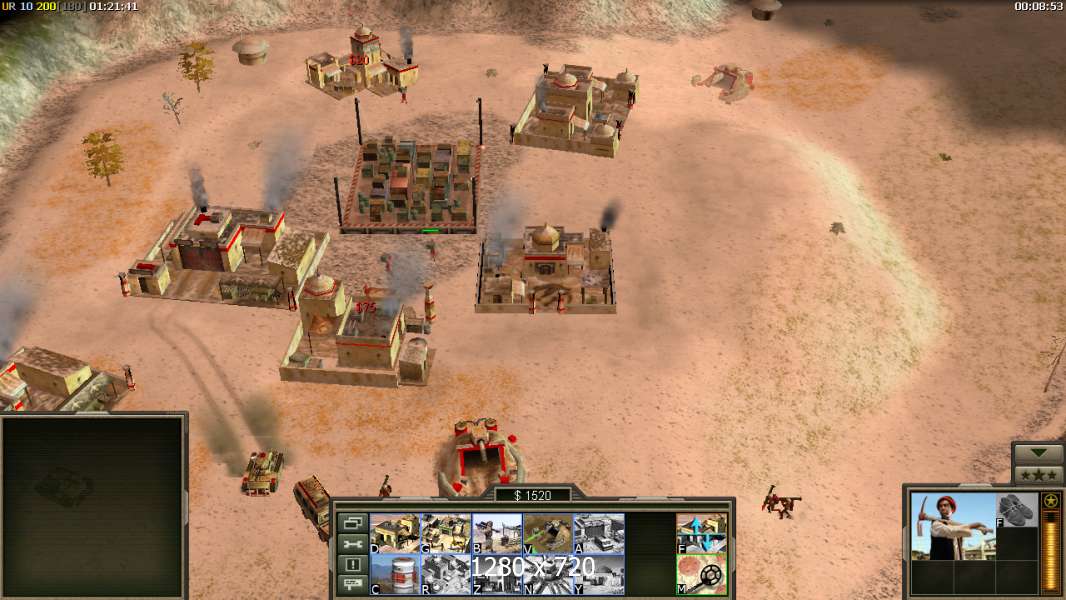
Task: Build the Stinger Site icon labeled B
Action: 497,533
